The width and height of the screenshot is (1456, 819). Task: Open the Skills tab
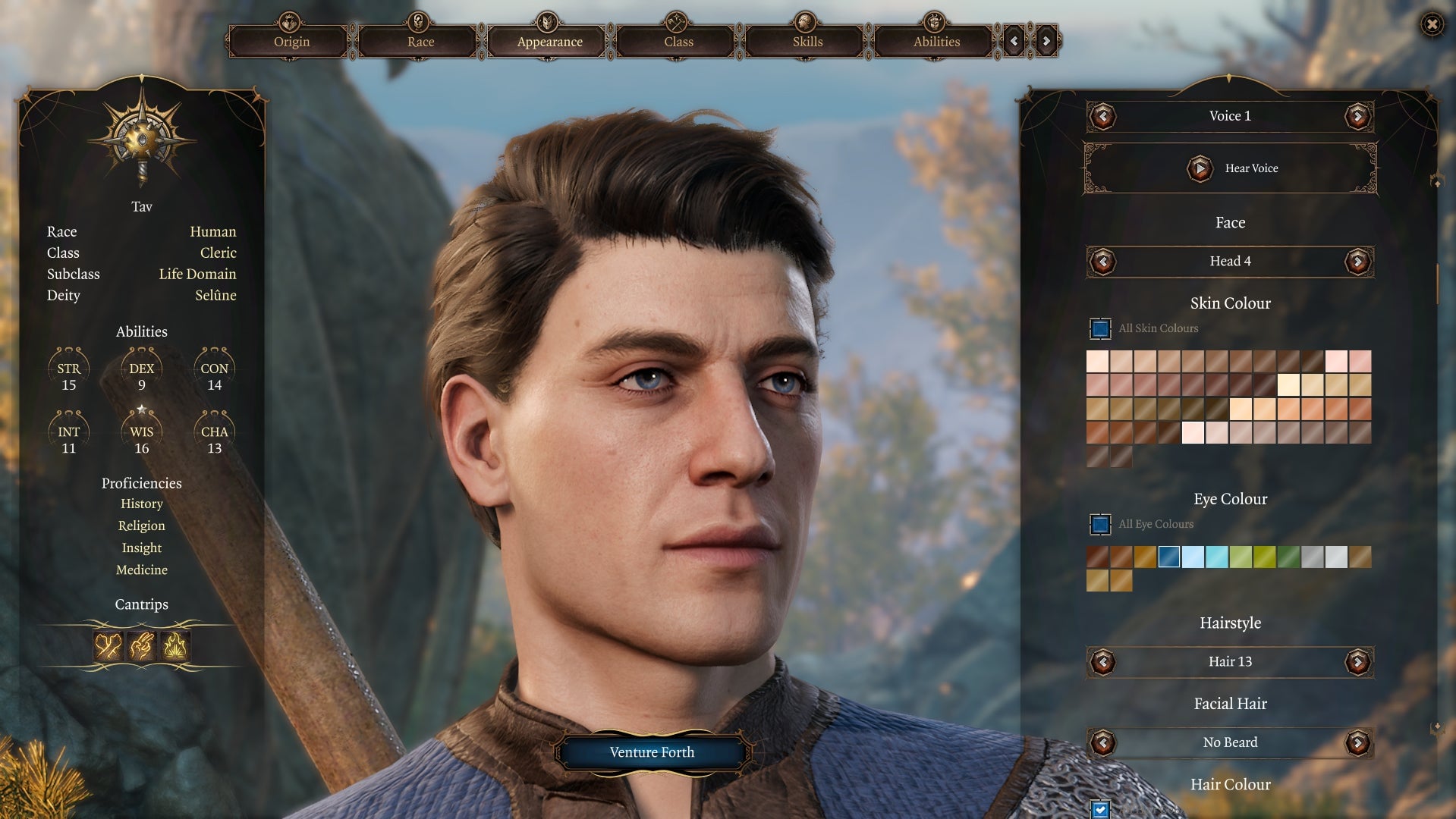806,42
